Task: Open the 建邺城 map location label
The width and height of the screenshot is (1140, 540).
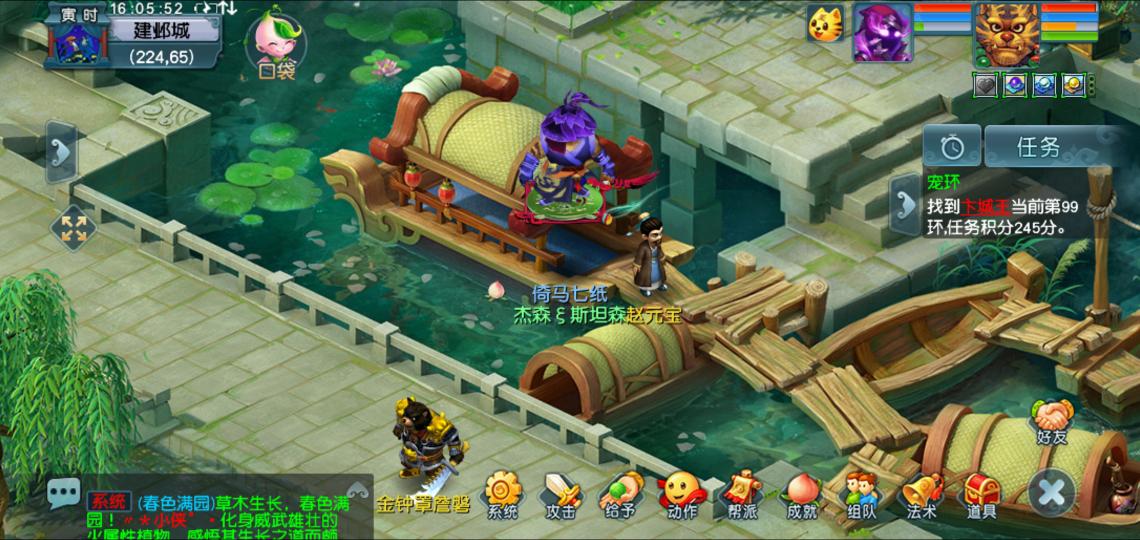Action: [x=163, y=29]
